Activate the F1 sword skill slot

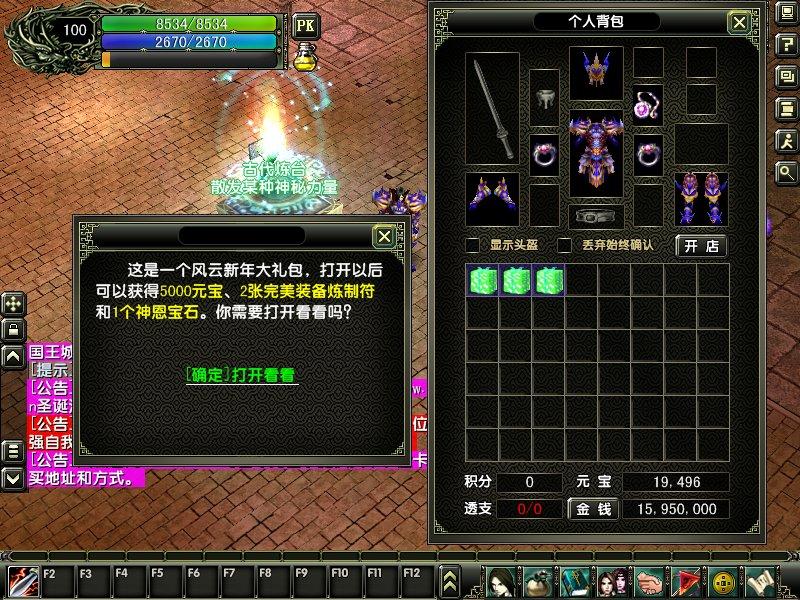22,579
